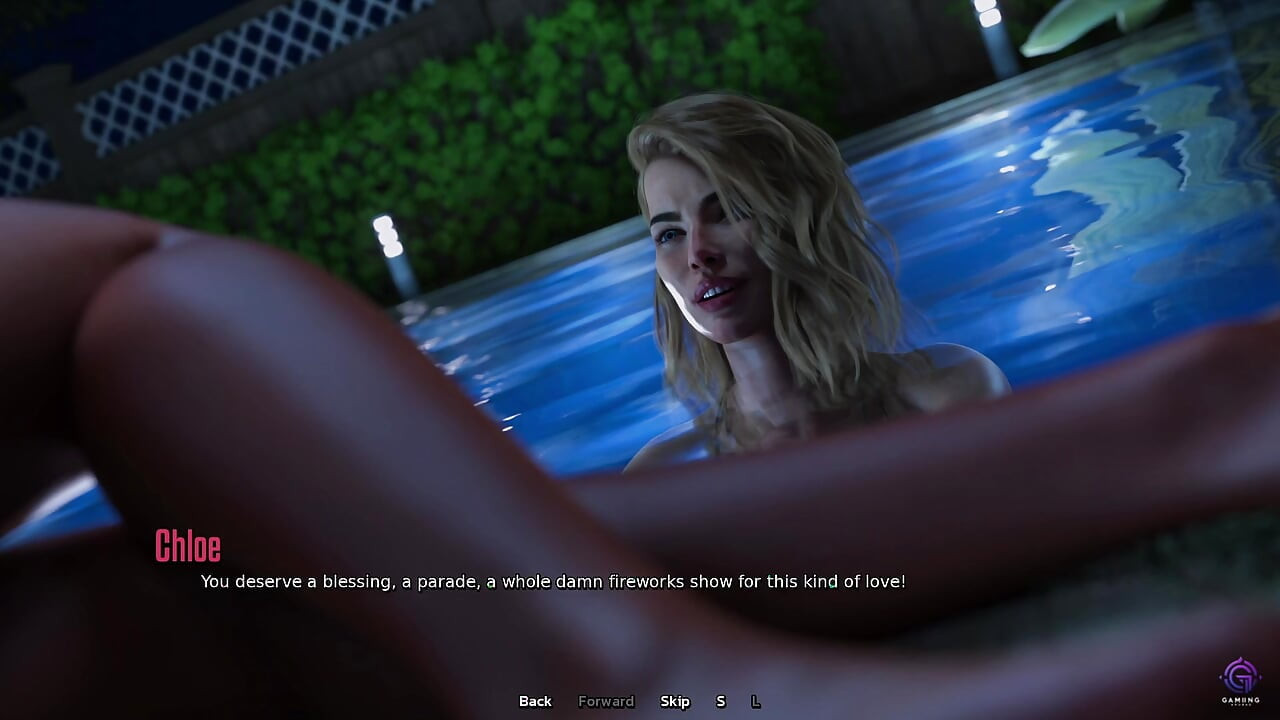Select the L option at far right
Image resolution: width=1280 pixels, height=720 pixels.
[757, 701]
